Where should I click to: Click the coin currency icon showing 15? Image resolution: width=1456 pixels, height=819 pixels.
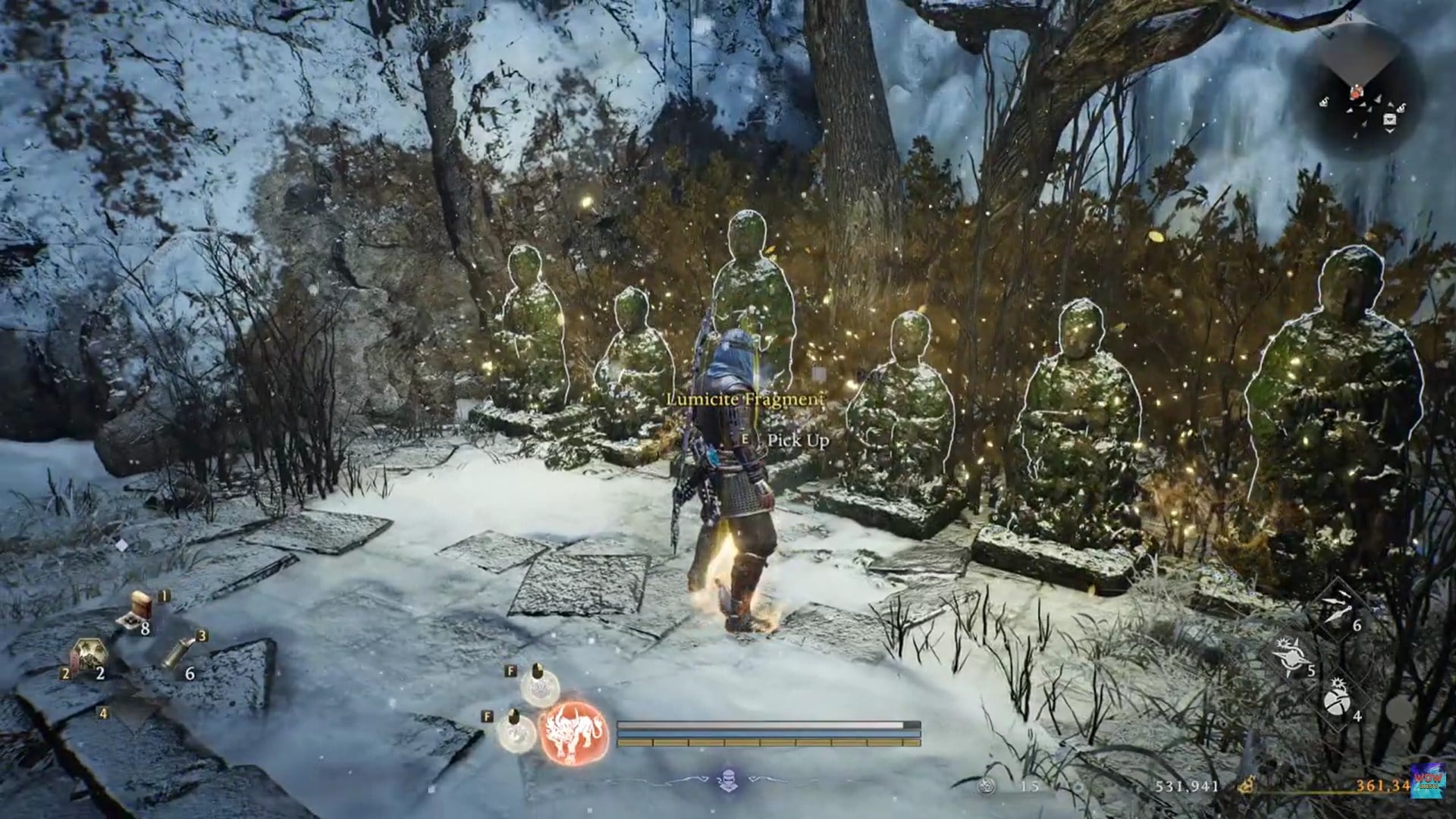coord(986,786)
